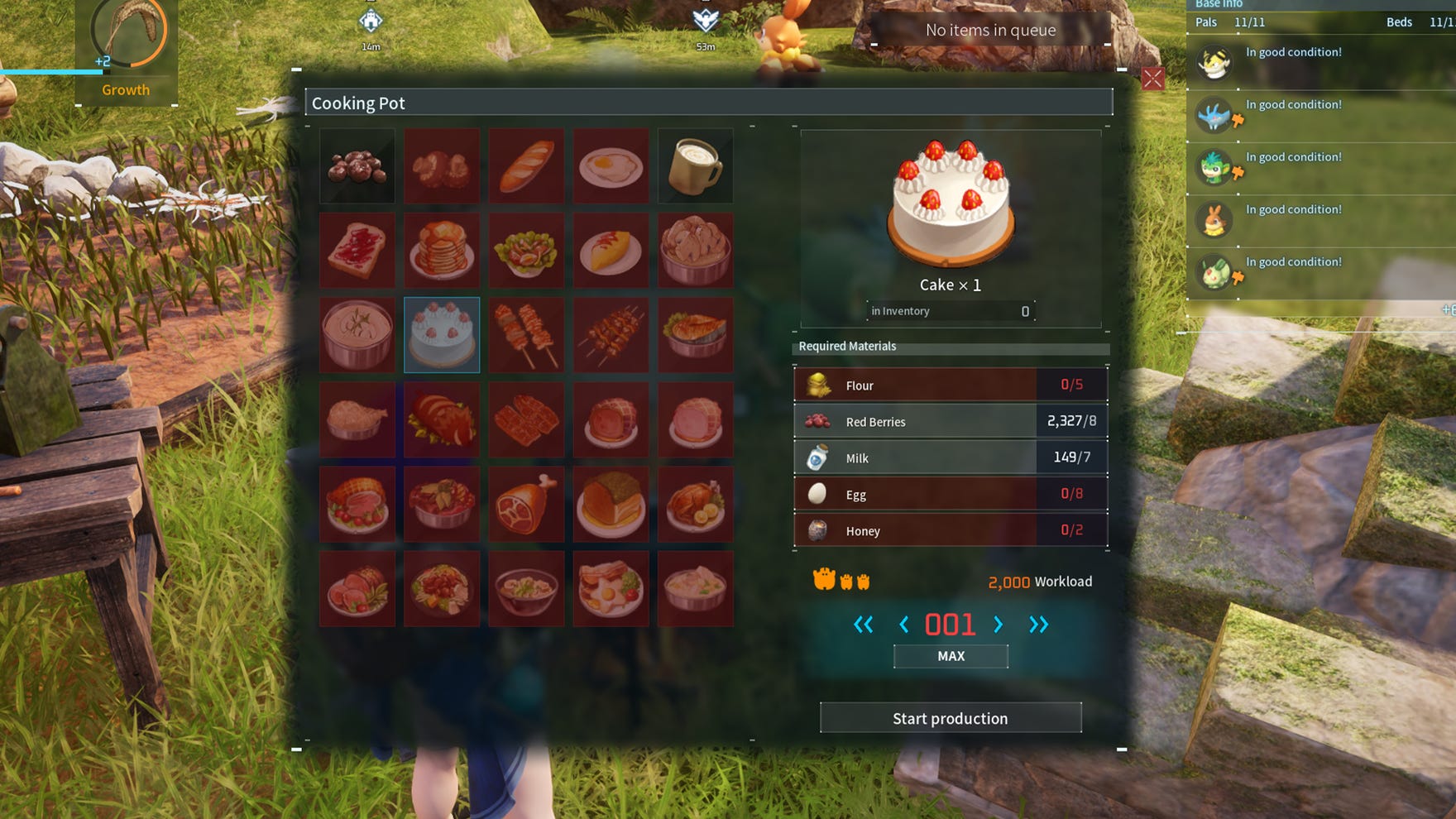Click the MAX quantity button
Viewport: 1456px width, 819px height.
coord(950,655)
